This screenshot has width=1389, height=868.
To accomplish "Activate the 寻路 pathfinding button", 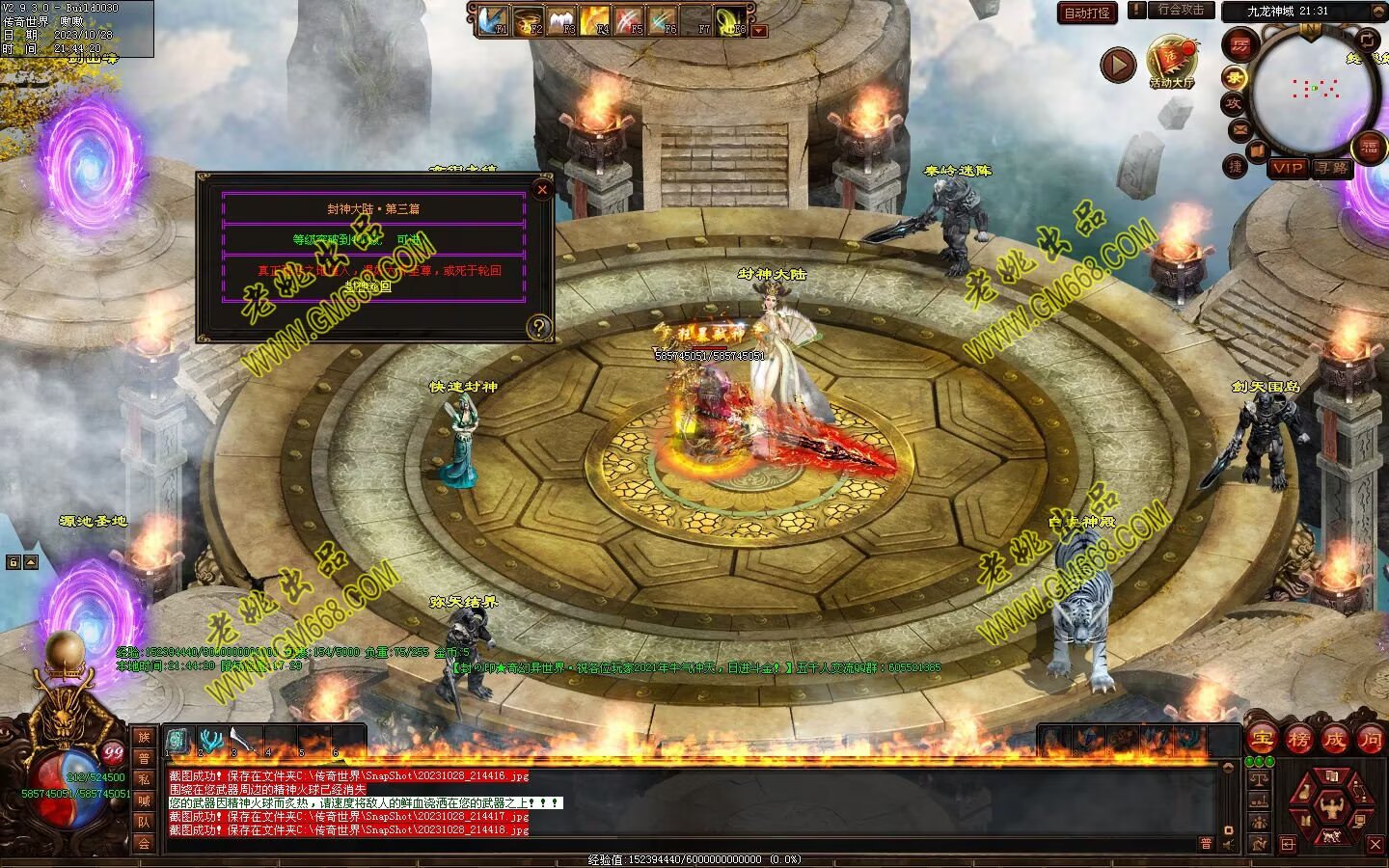I will (1331, 168).
